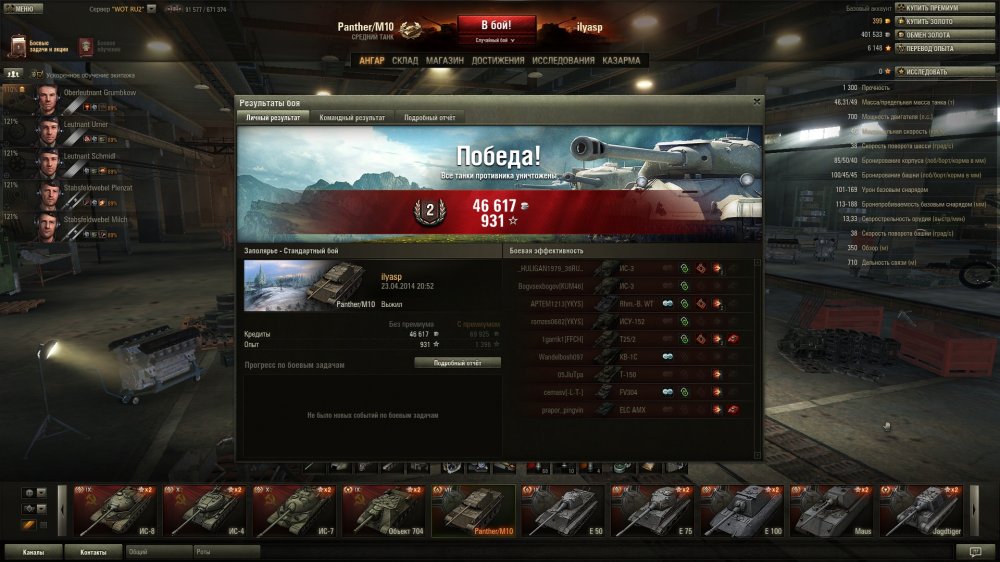Switch to the Командный результат tab
Image resolution: width=1000 pixels, height=562 pixels.
tap(350, 117)
